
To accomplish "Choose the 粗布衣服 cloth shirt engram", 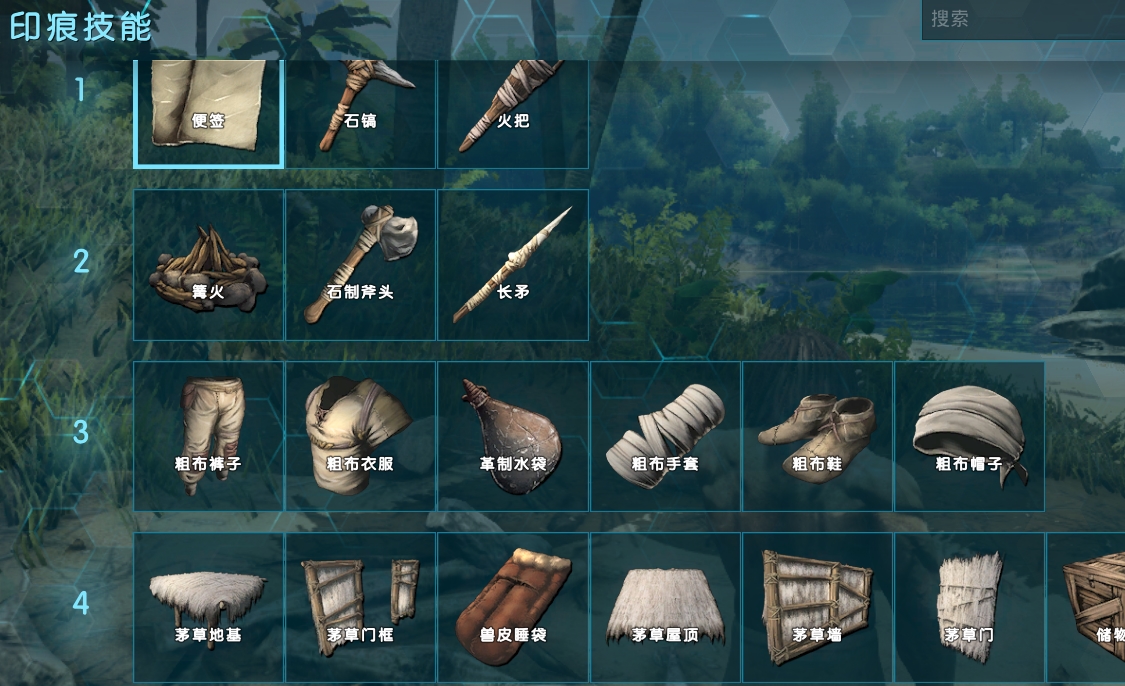I will (x=361, y=437).
